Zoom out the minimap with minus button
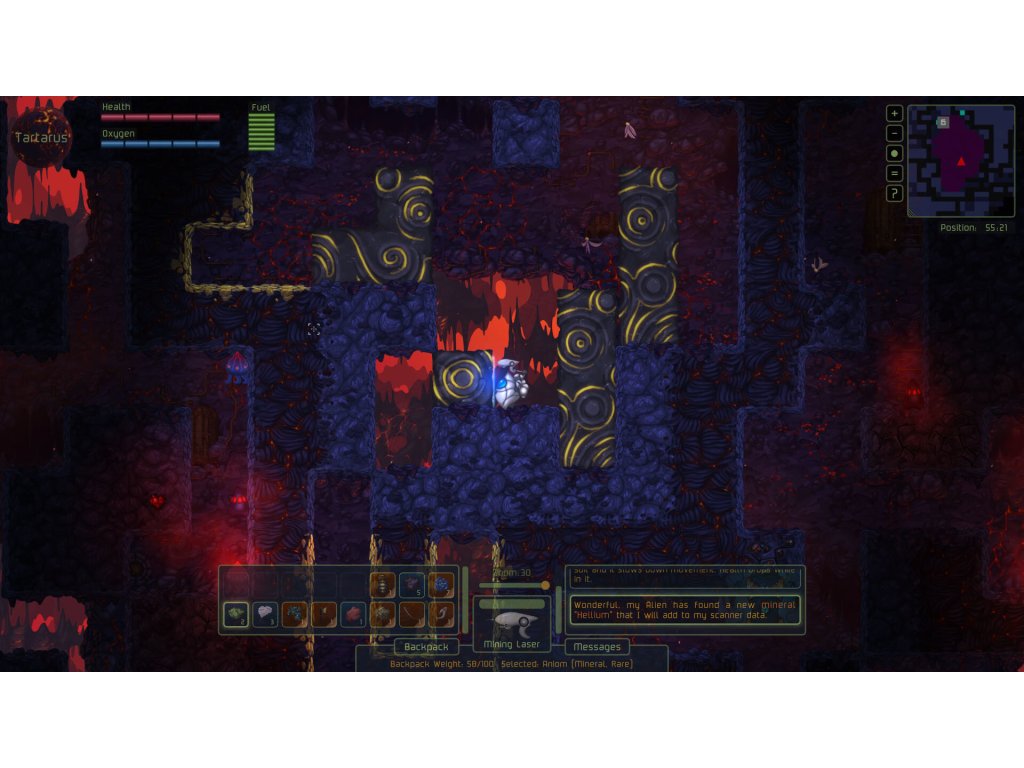Viewport: 1024px width, 768px height. click(x=895, y=133)
